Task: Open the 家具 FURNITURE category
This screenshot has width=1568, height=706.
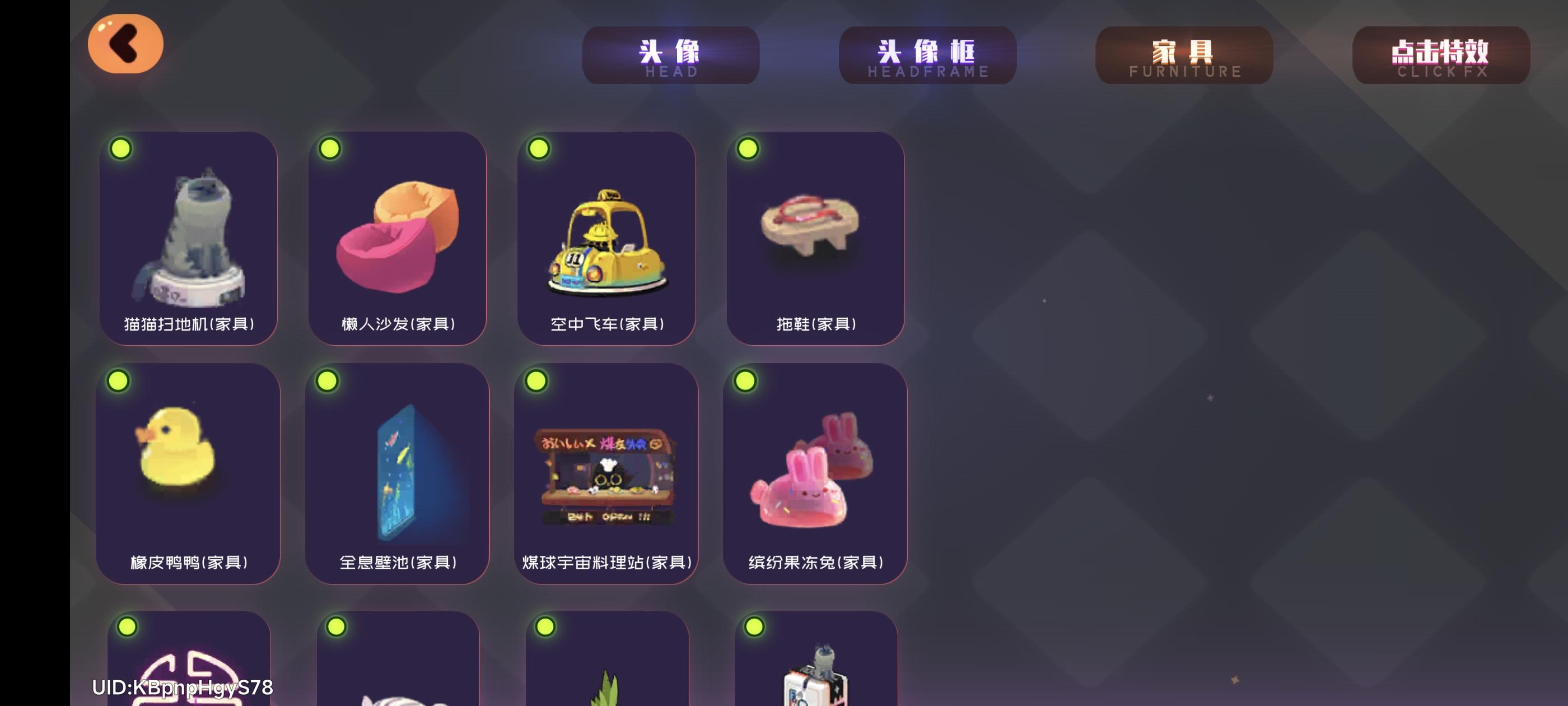Action: (1183, 57)
